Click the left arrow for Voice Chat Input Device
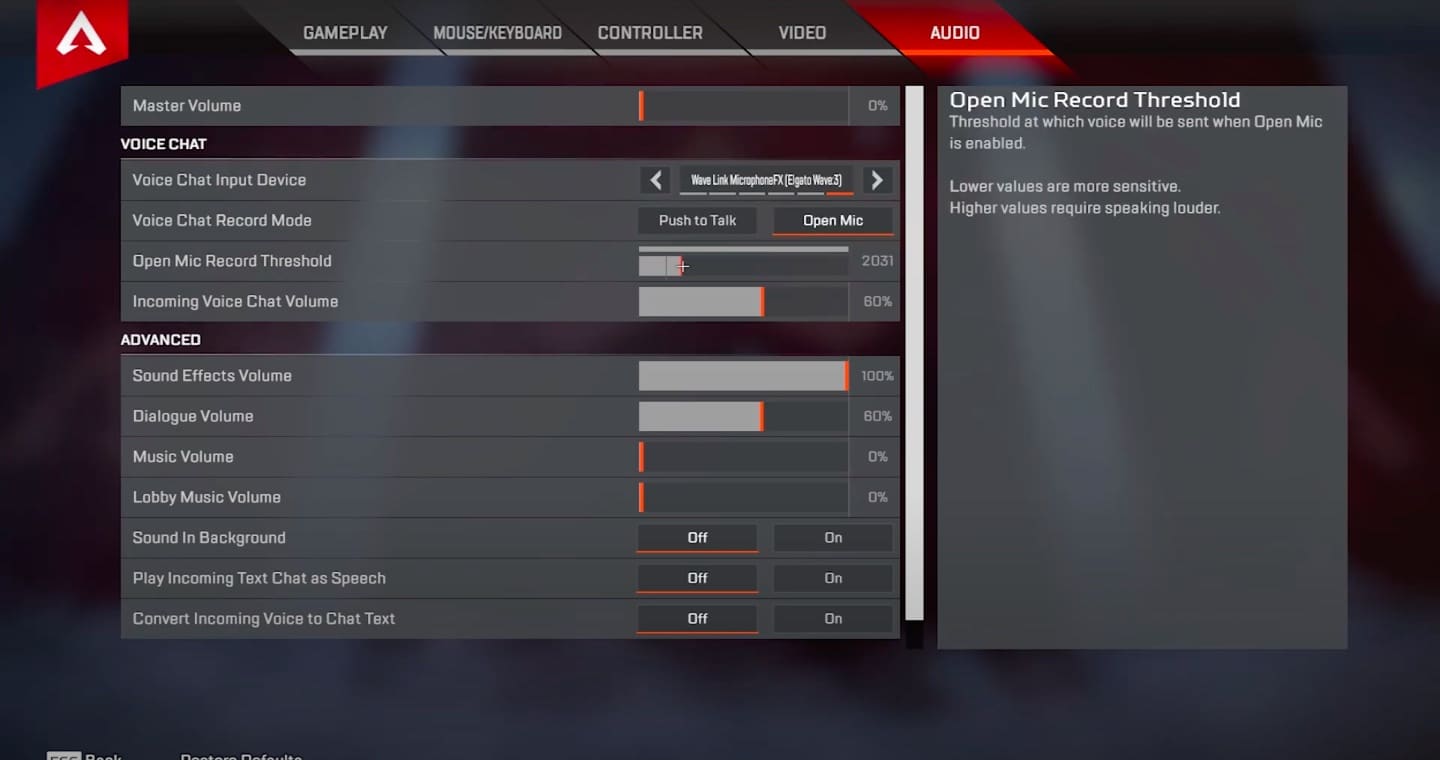 656,180
